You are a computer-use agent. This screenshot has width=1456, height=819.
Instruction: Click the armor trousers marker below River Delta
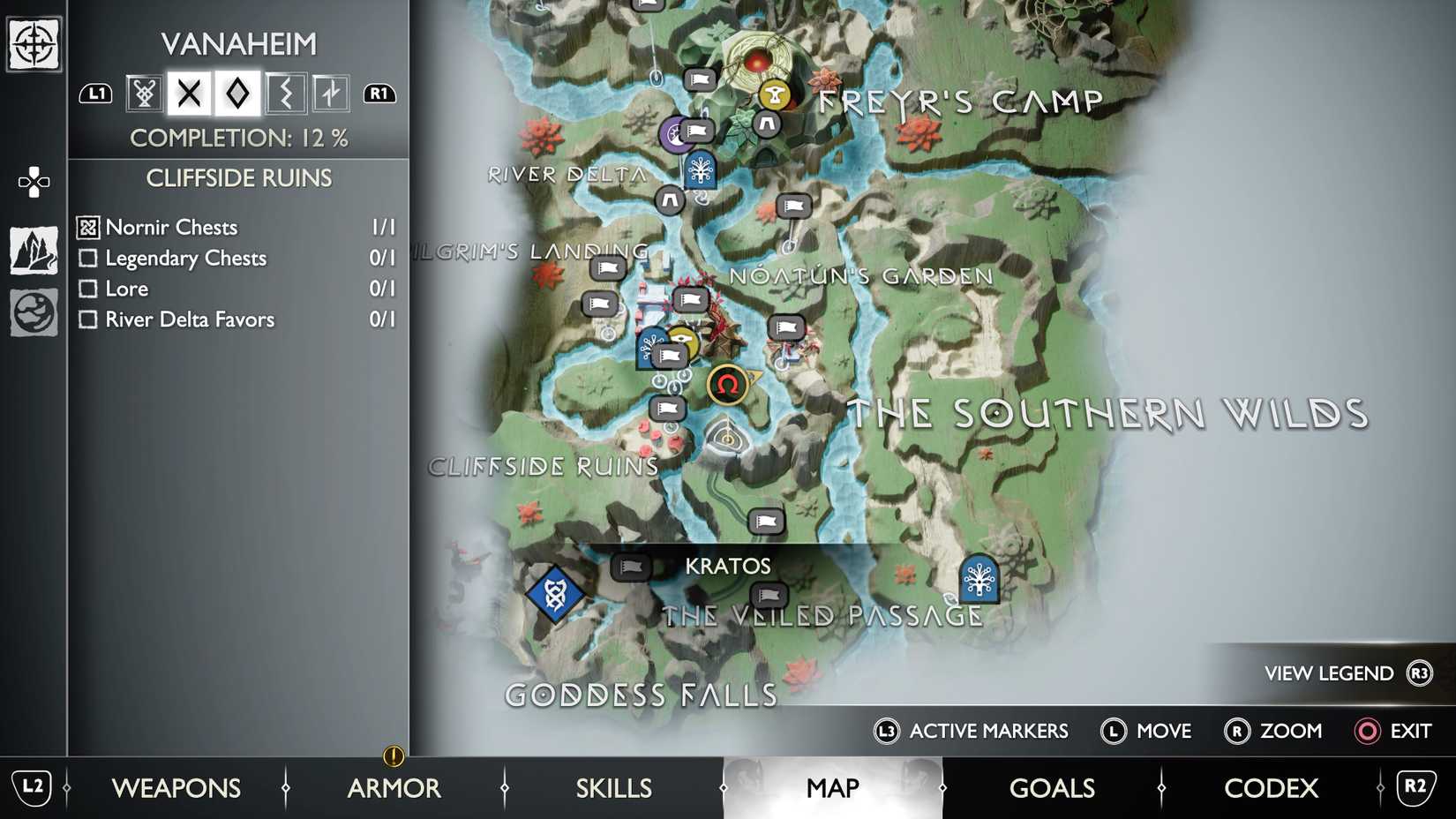click(669, 201)
